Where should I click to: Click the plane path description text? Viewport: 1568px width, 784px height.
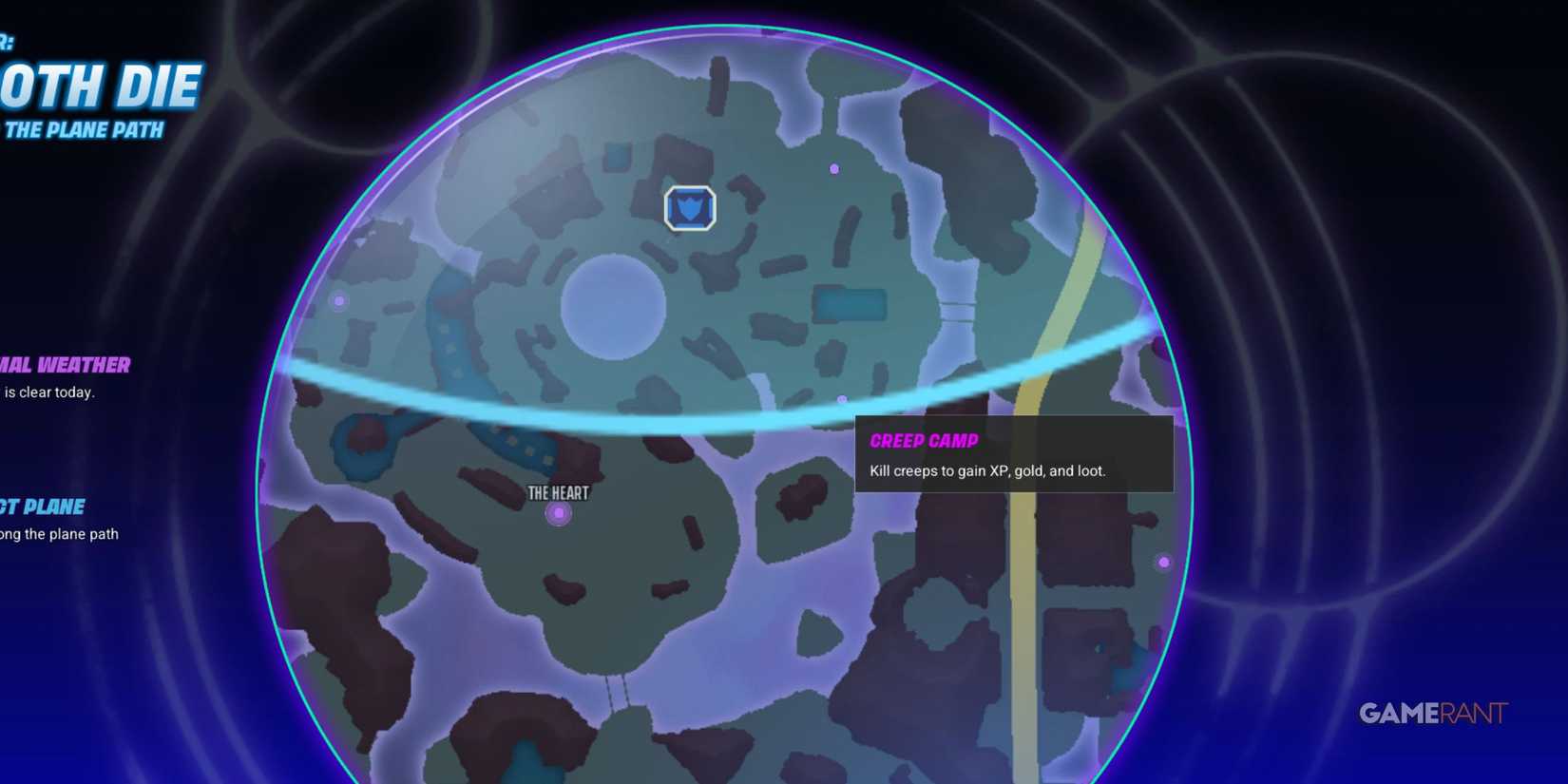tap(59, 533)
